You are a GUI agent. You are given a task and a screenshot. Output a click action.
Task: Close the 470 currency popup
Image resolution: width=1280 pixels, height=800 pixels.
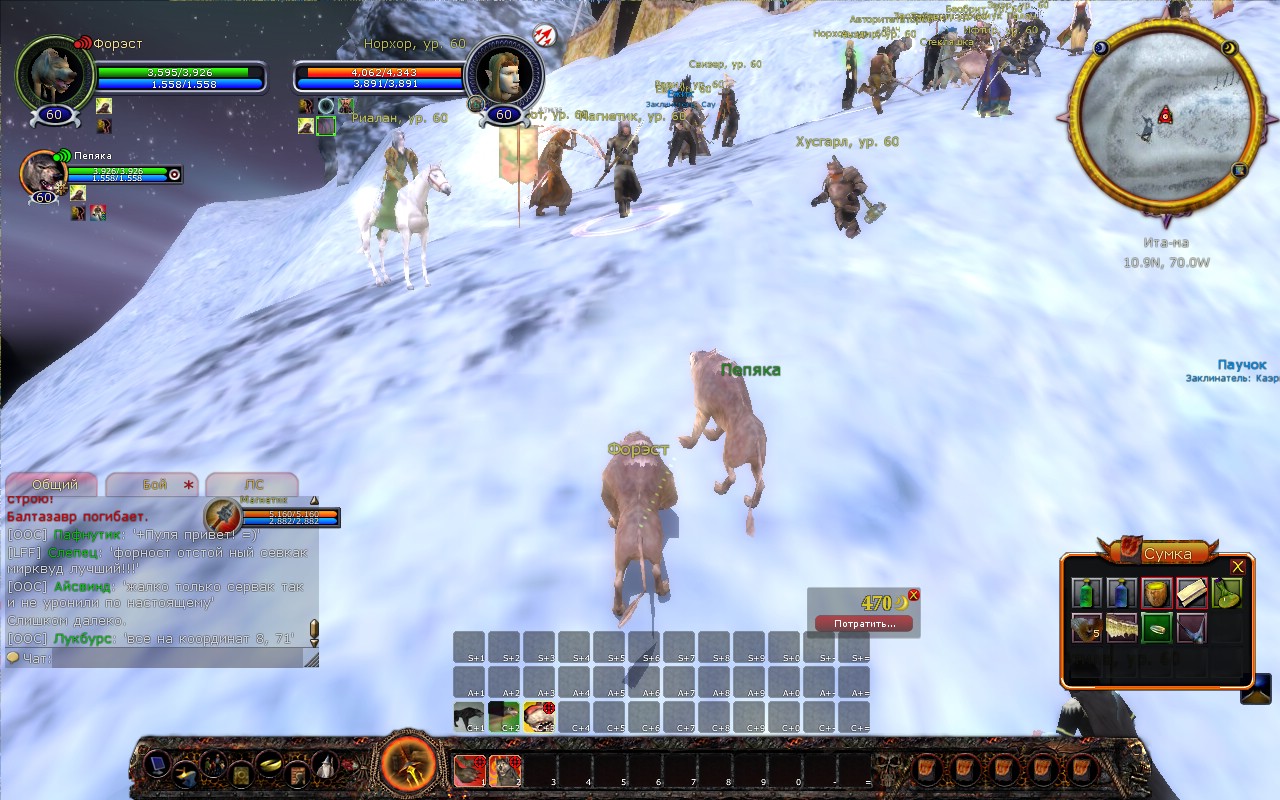[913, 595]
